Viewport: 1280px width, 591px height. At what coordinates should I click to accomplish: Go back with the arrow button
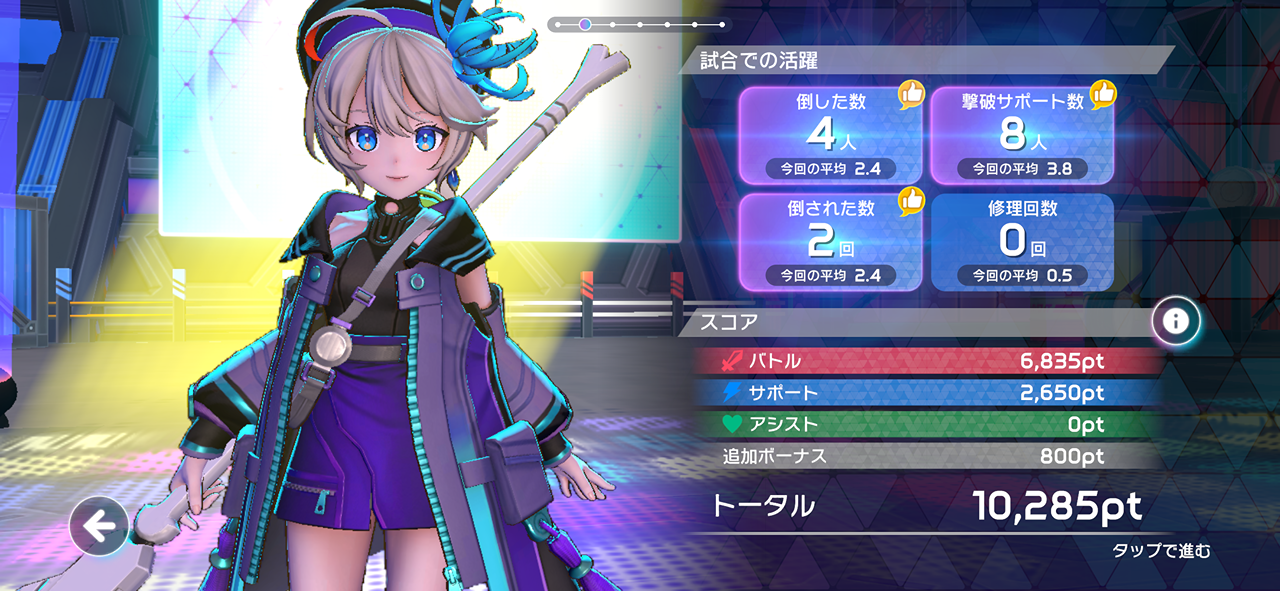click(x=98, y=526)
